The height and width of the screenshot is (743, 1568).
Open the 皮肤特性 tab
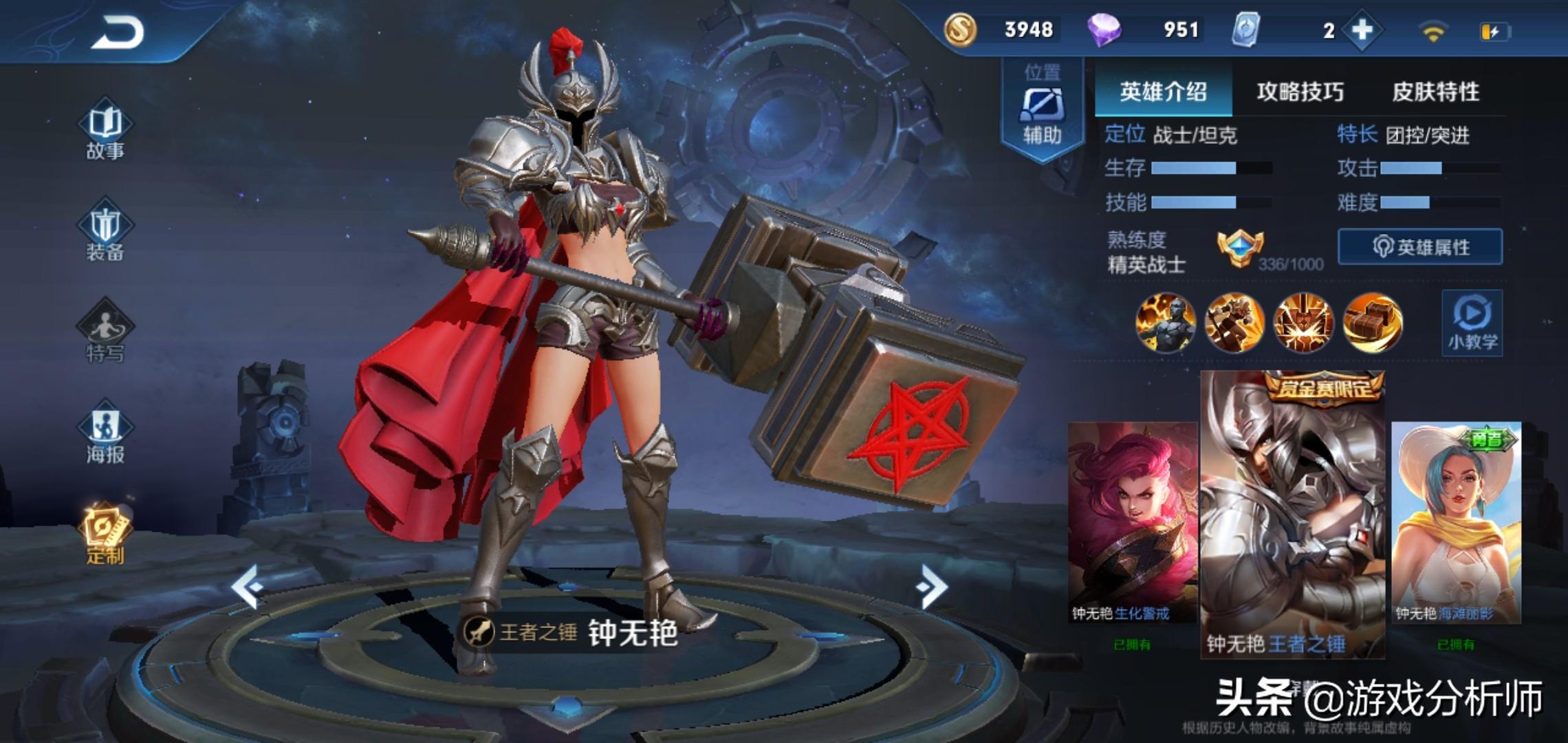pyautogui.click(x=1435, y=91)
